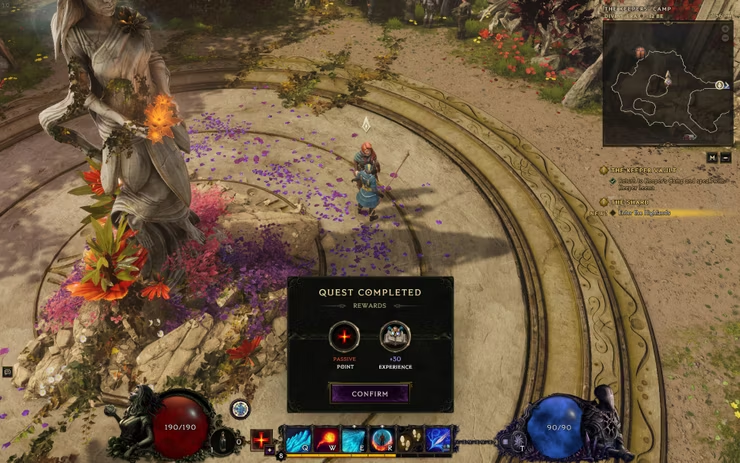Viewport: 740px width, 463px height.
Task: Activate the W fireball skill
Action: pos(326,440)
